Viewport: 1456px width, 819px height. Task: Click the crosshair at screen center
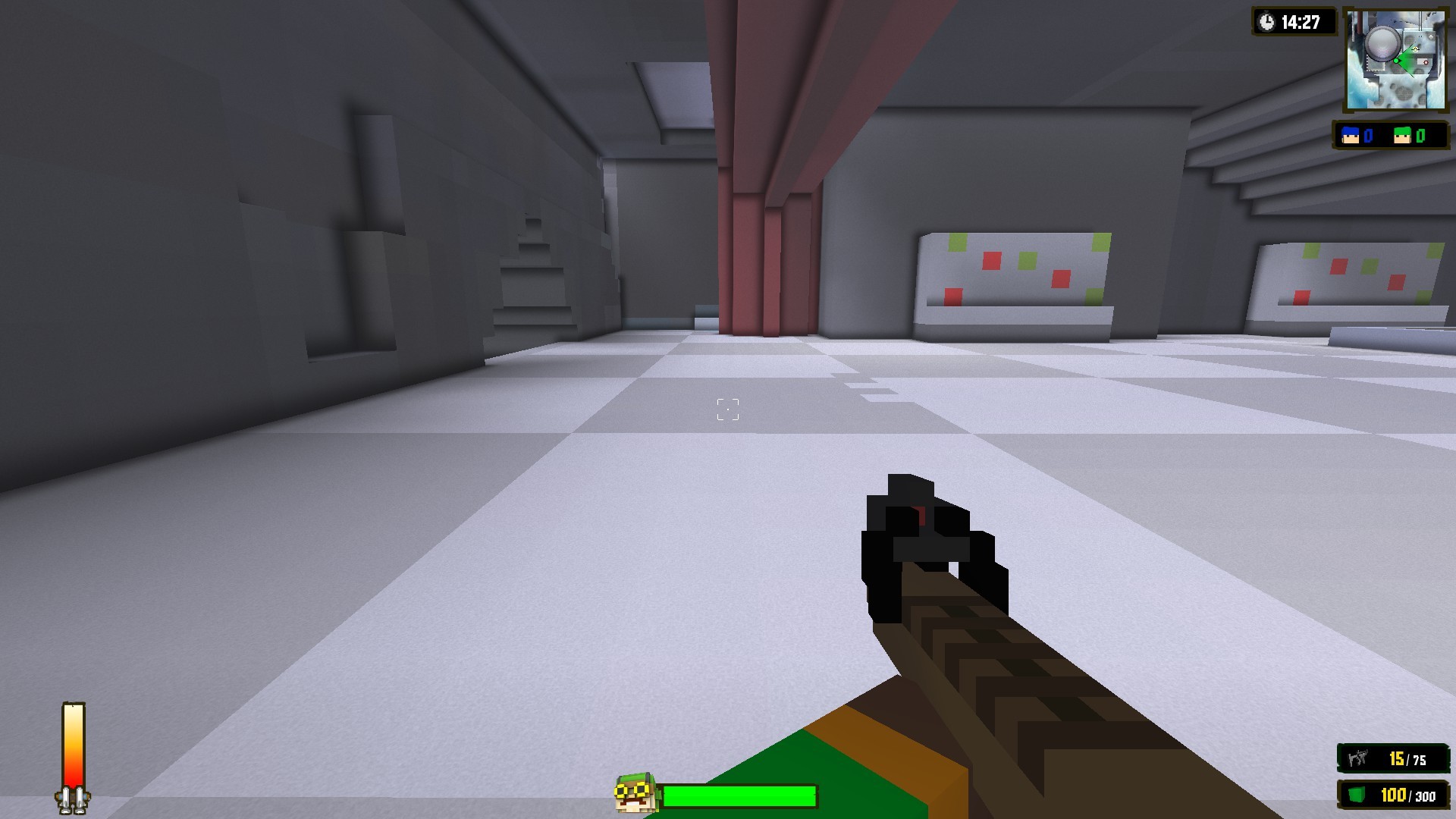point(727,409)
